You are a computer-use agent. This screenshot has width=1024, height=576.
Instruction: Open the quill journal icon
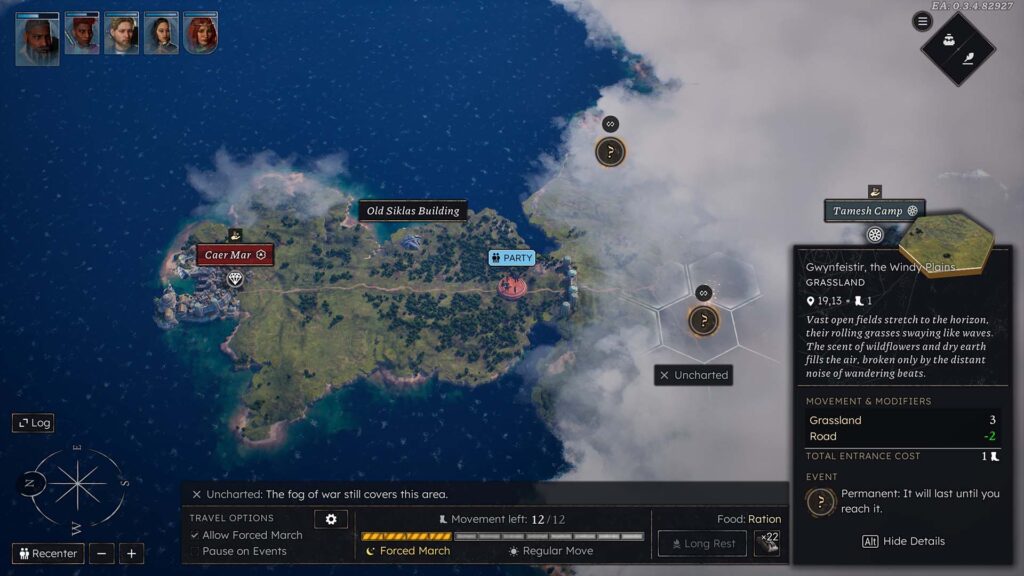coord(969,58)
